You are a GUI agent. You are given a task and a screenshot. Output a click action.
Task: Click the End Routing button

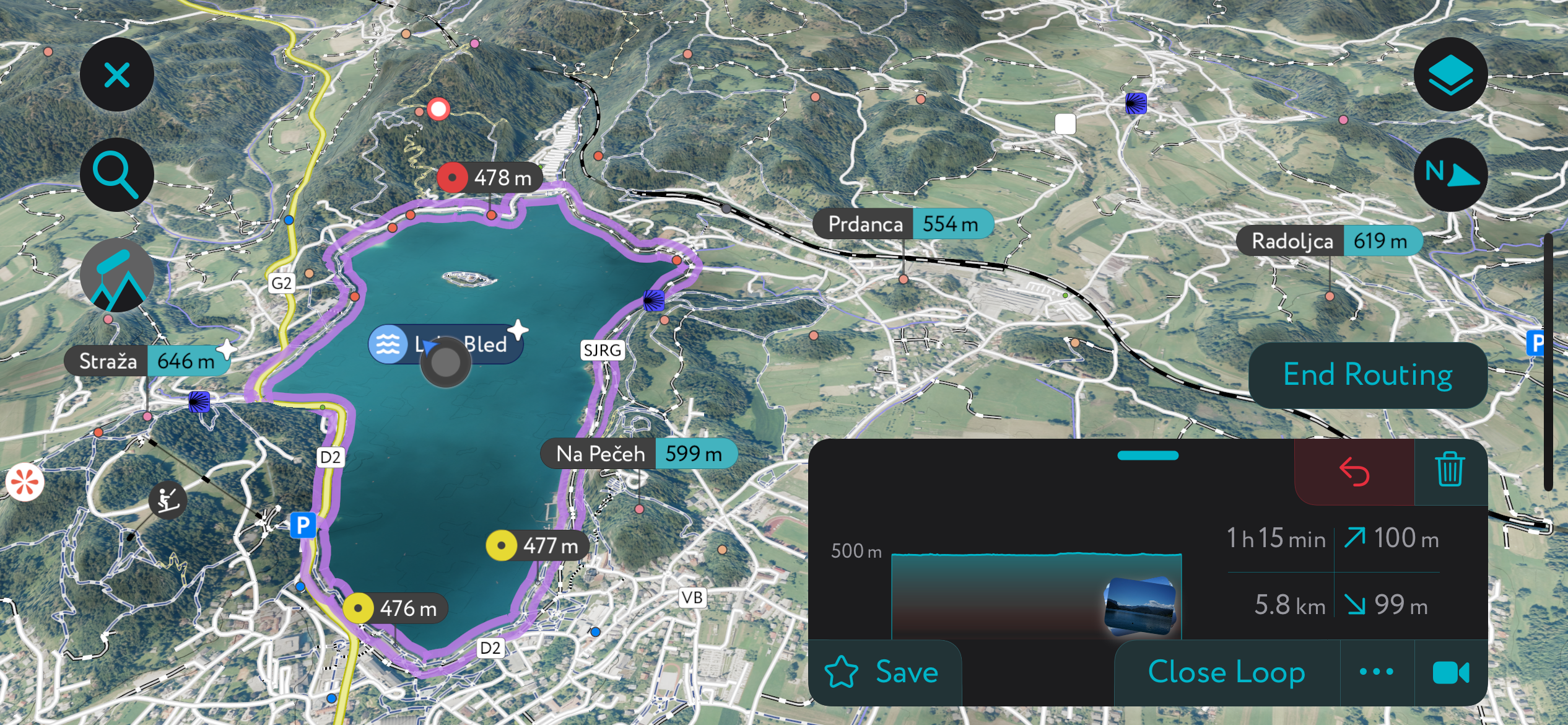click(1367, 375)
